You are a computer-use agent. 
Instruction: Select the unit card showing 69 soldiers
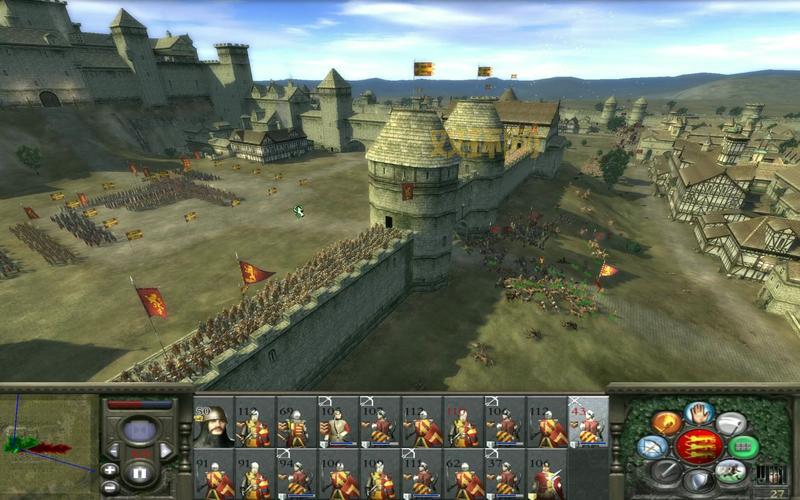(293, 423)
